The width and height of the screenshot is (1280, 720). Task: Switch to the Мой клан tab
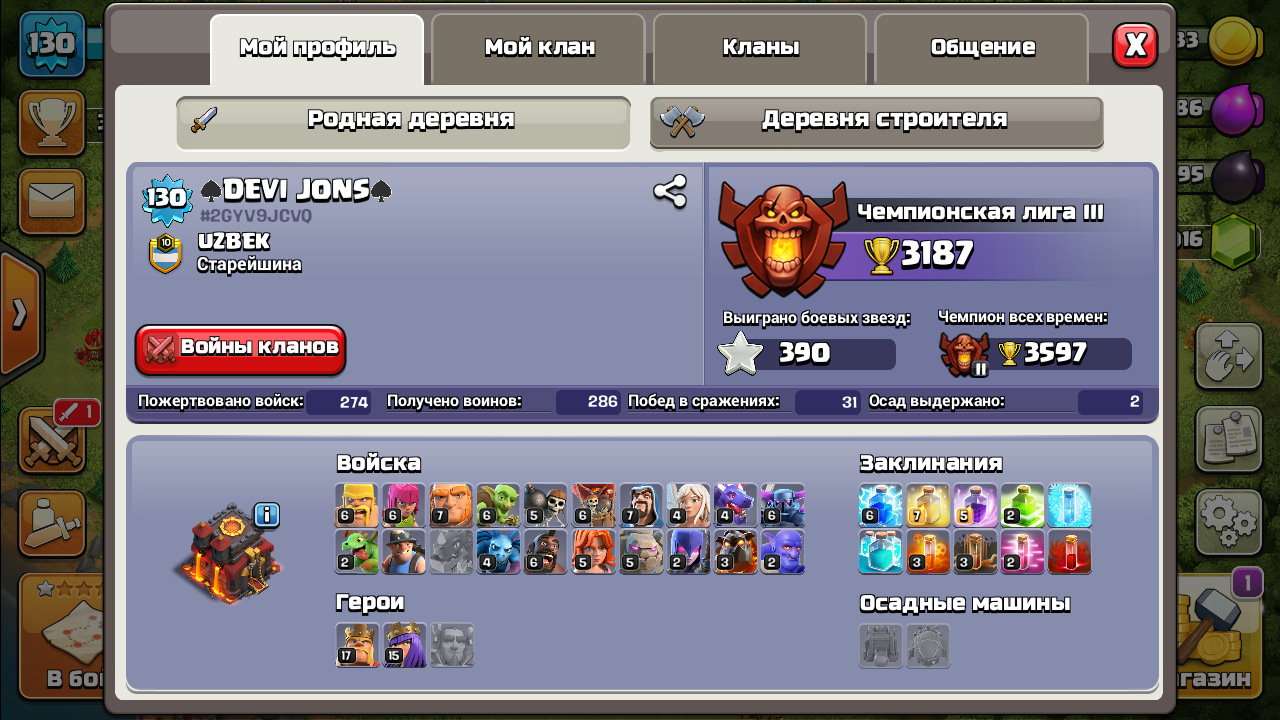pos(539,48)
